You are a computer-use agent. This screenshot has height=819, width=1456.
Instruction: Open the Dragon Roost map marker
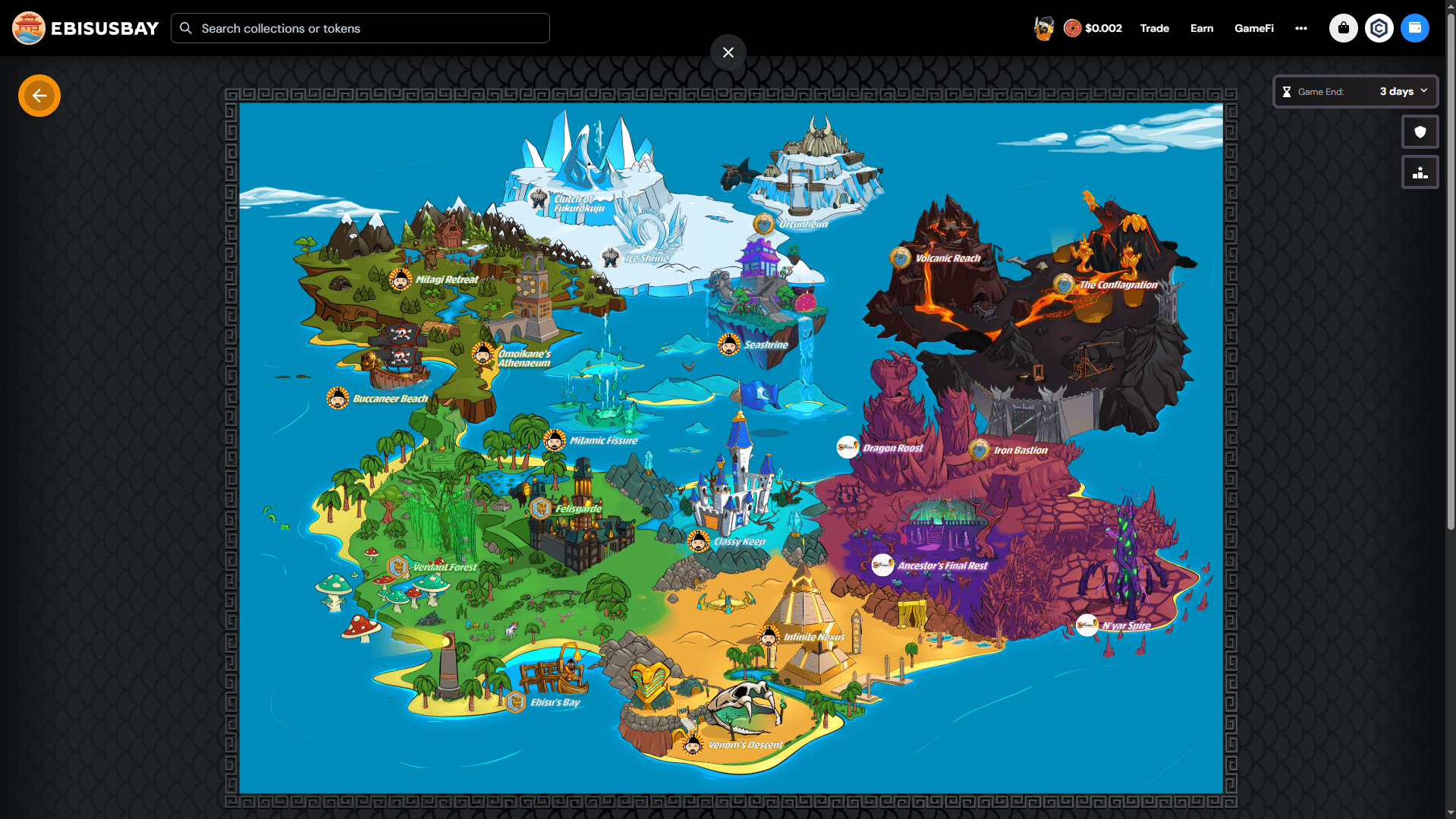(x=847, y=448)
